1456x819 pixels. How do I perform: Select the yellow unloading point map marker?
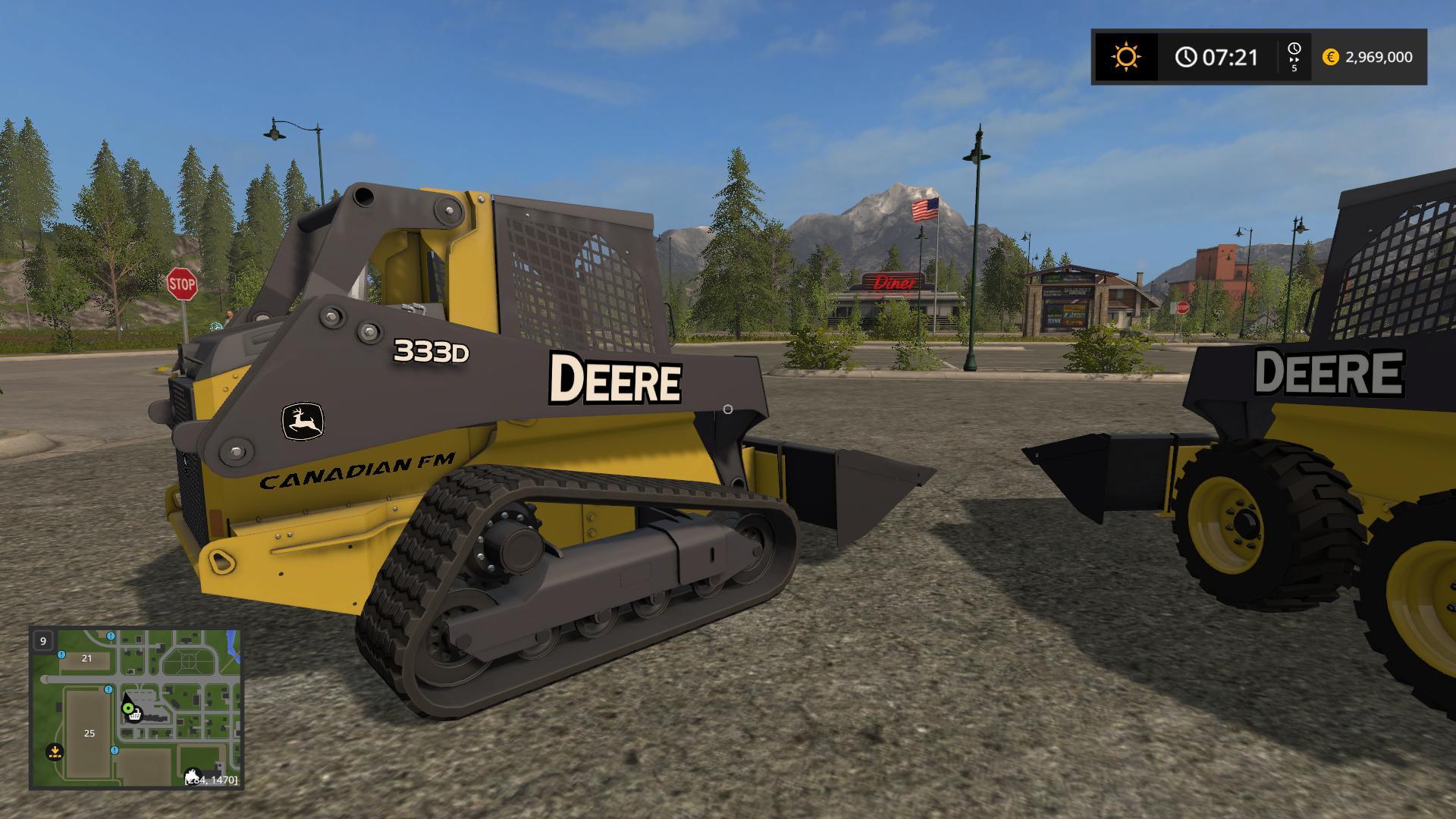(x=54, y=752)
